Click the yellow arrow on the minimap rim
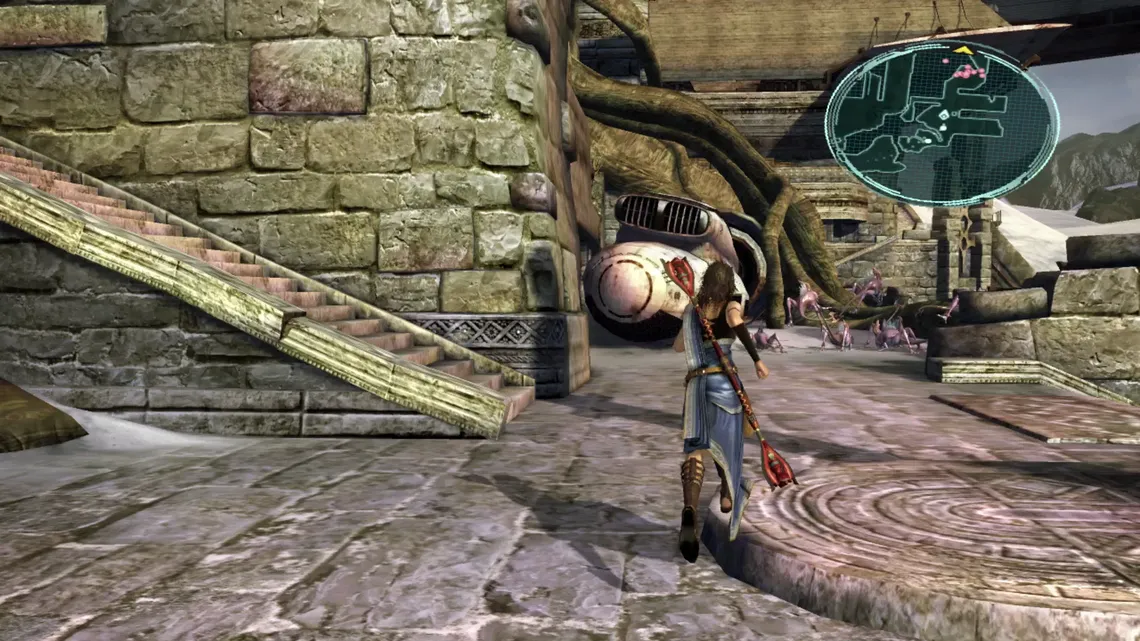Image resolution: width=1140 pixels, height=641 pixels. click(963, 48)
